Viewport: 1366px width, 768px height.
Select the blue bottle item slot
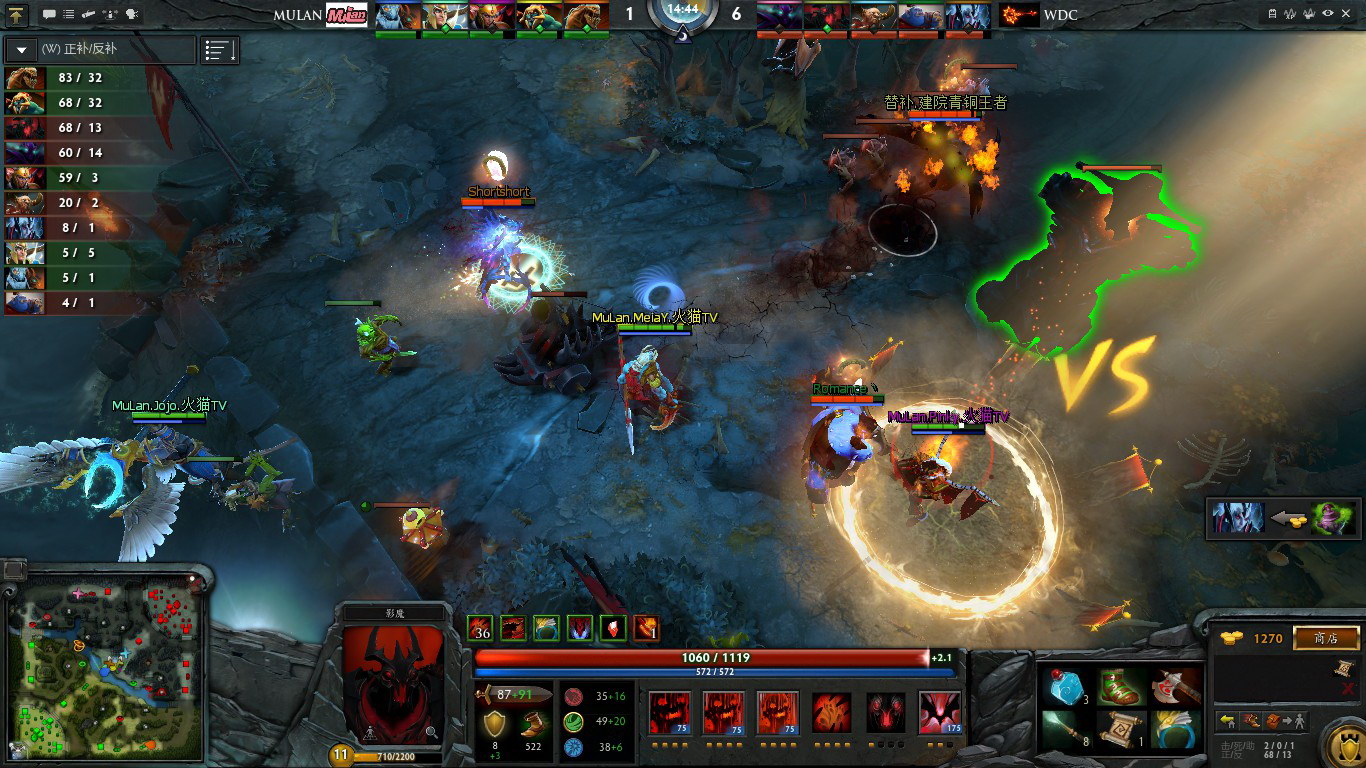pos(1064,686)
